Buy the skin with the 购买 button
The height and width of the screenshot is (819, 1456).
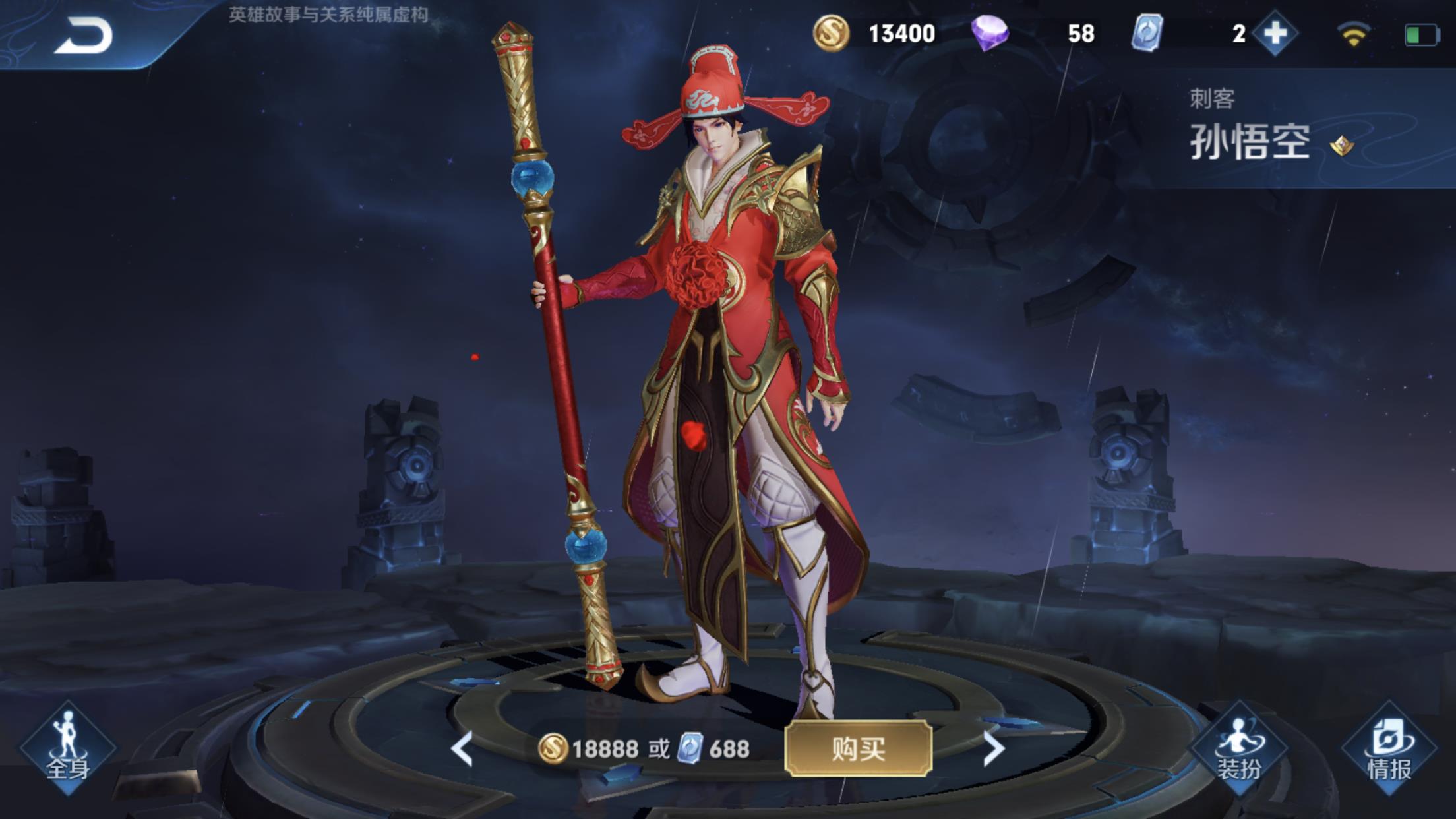click(x=858, y=748)
